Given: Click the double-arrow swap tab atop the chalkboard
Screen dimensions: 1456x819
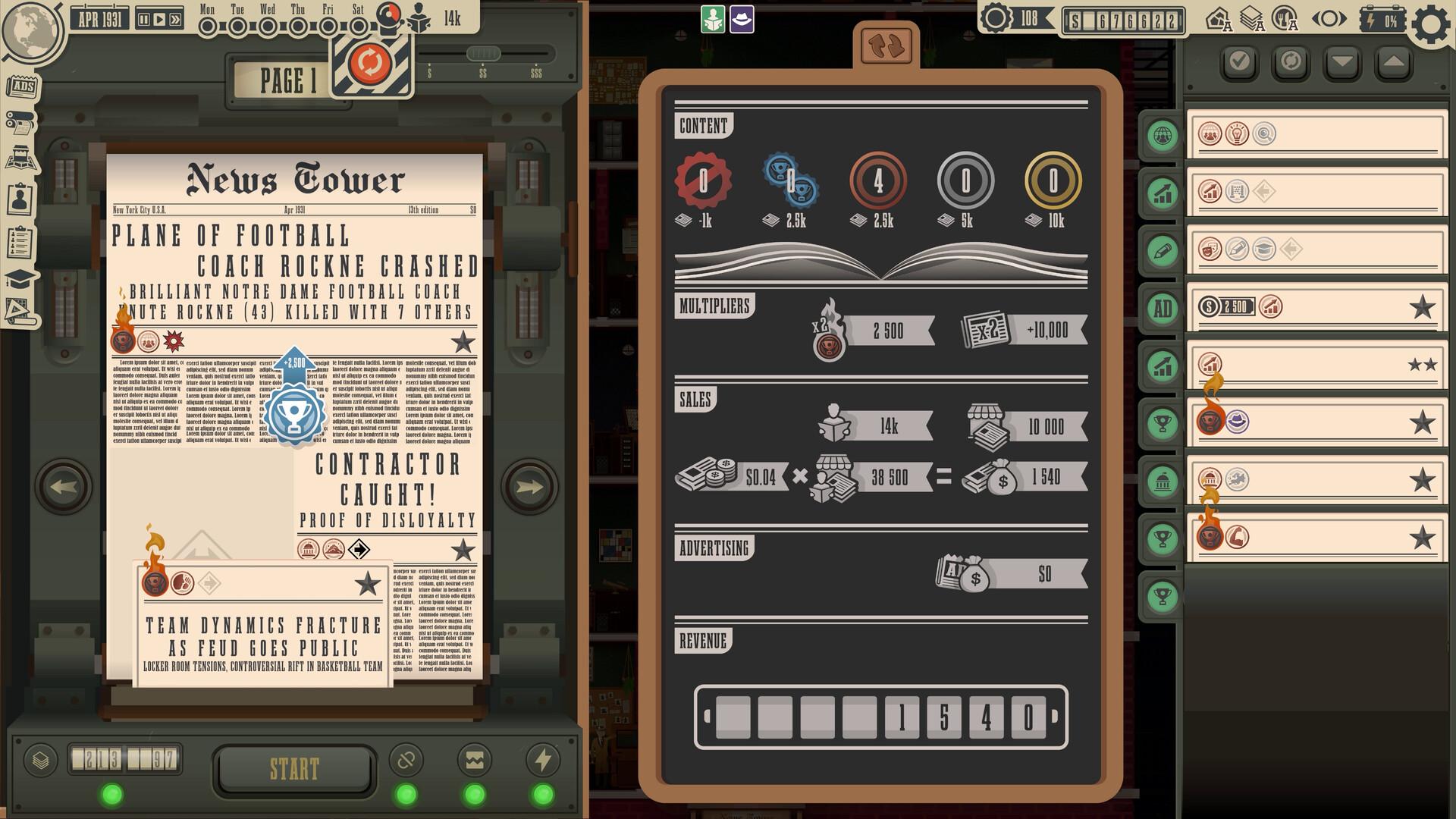Looking at the screenshot, I should coord(886,44).
